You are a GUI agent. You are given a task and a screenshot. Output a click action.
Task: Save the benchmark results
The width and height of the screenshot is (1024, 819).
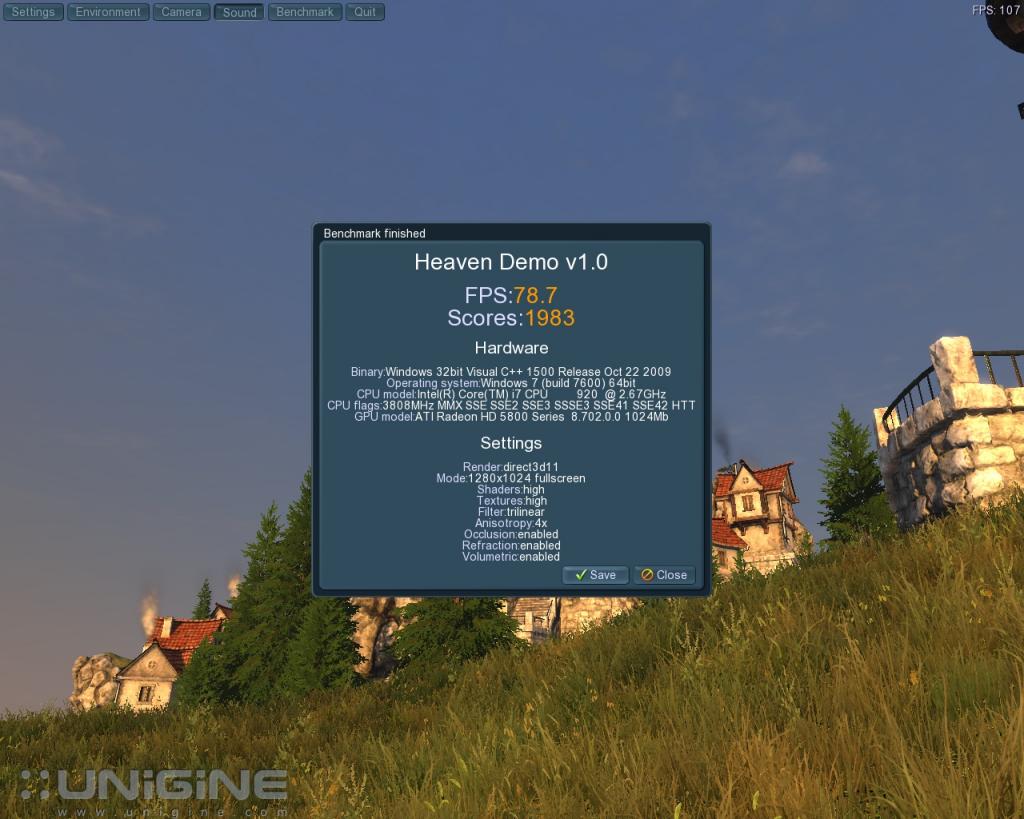pyautogui.click(x=595, y=575)
